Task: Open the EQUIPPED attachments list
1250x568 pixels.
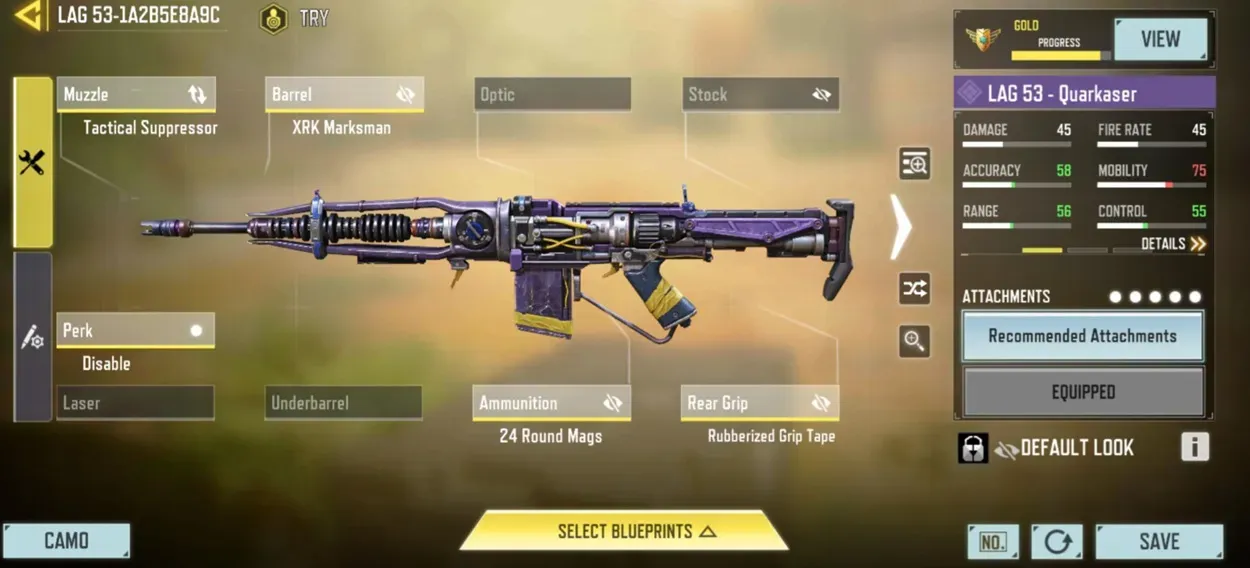Action: point(1082,392)
